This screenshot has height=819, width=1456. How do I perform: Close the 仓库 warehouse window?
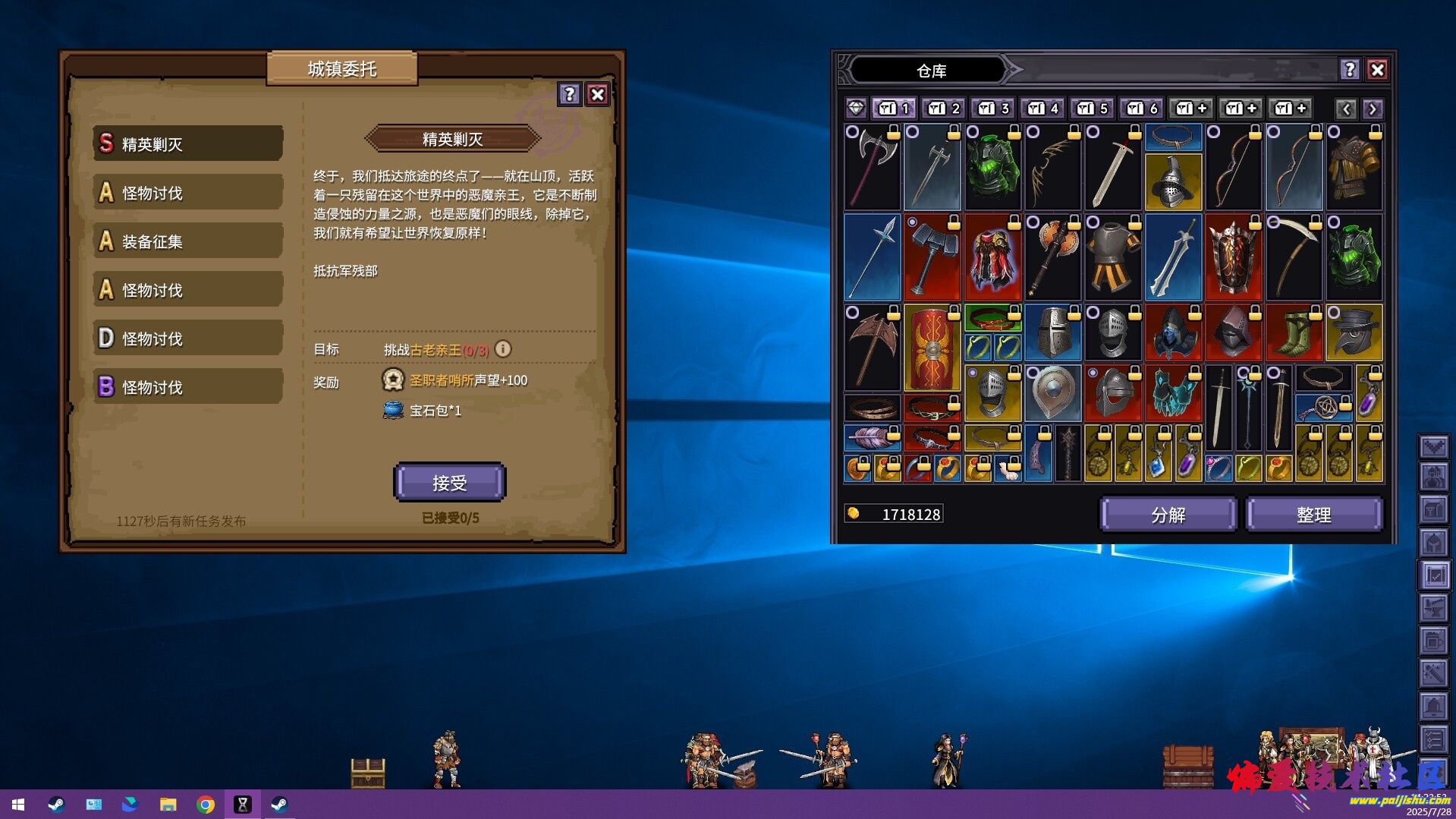coord(1377,70)
